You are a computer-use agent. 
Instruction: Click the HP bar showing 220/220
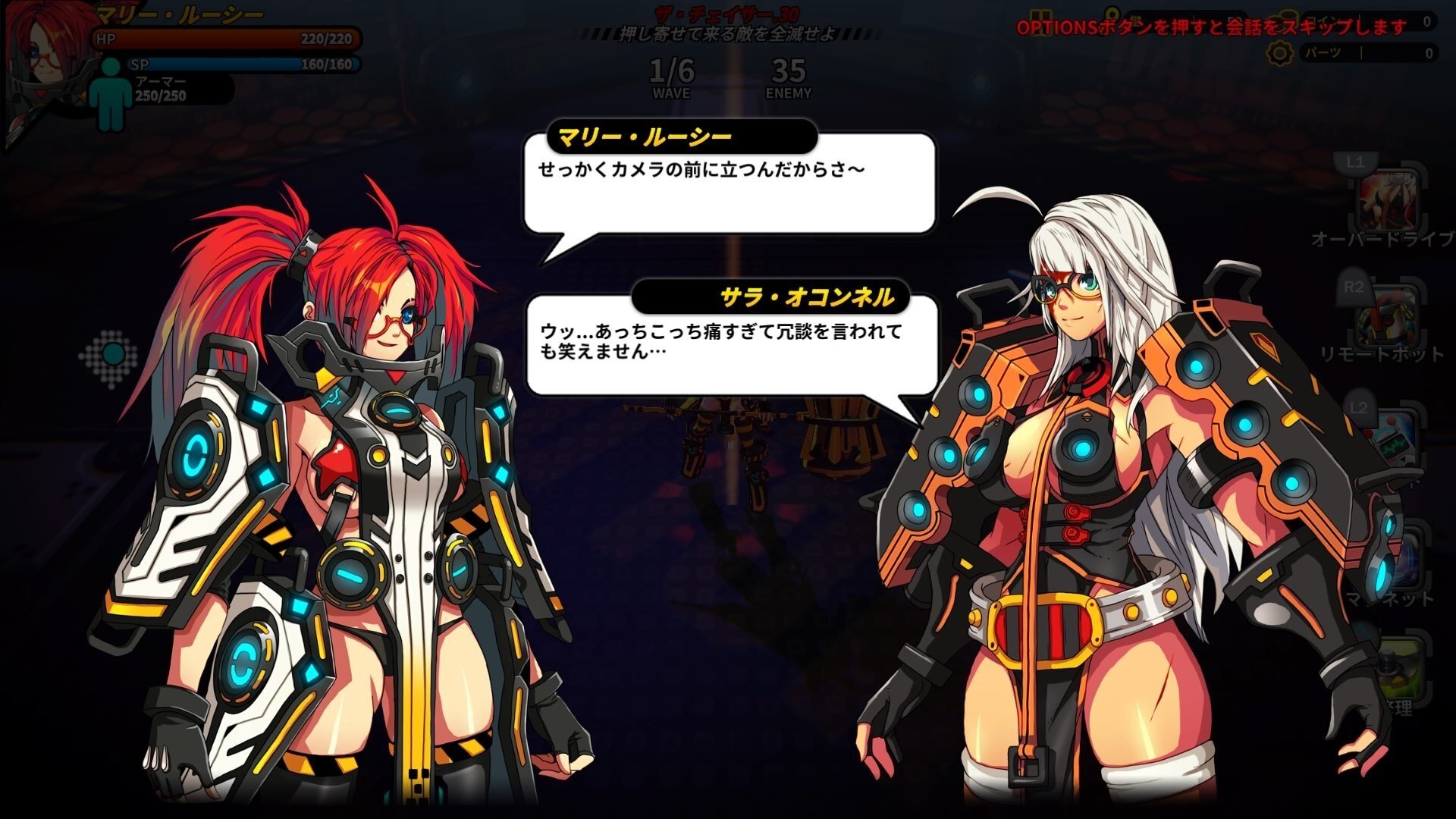coord(227,37)
